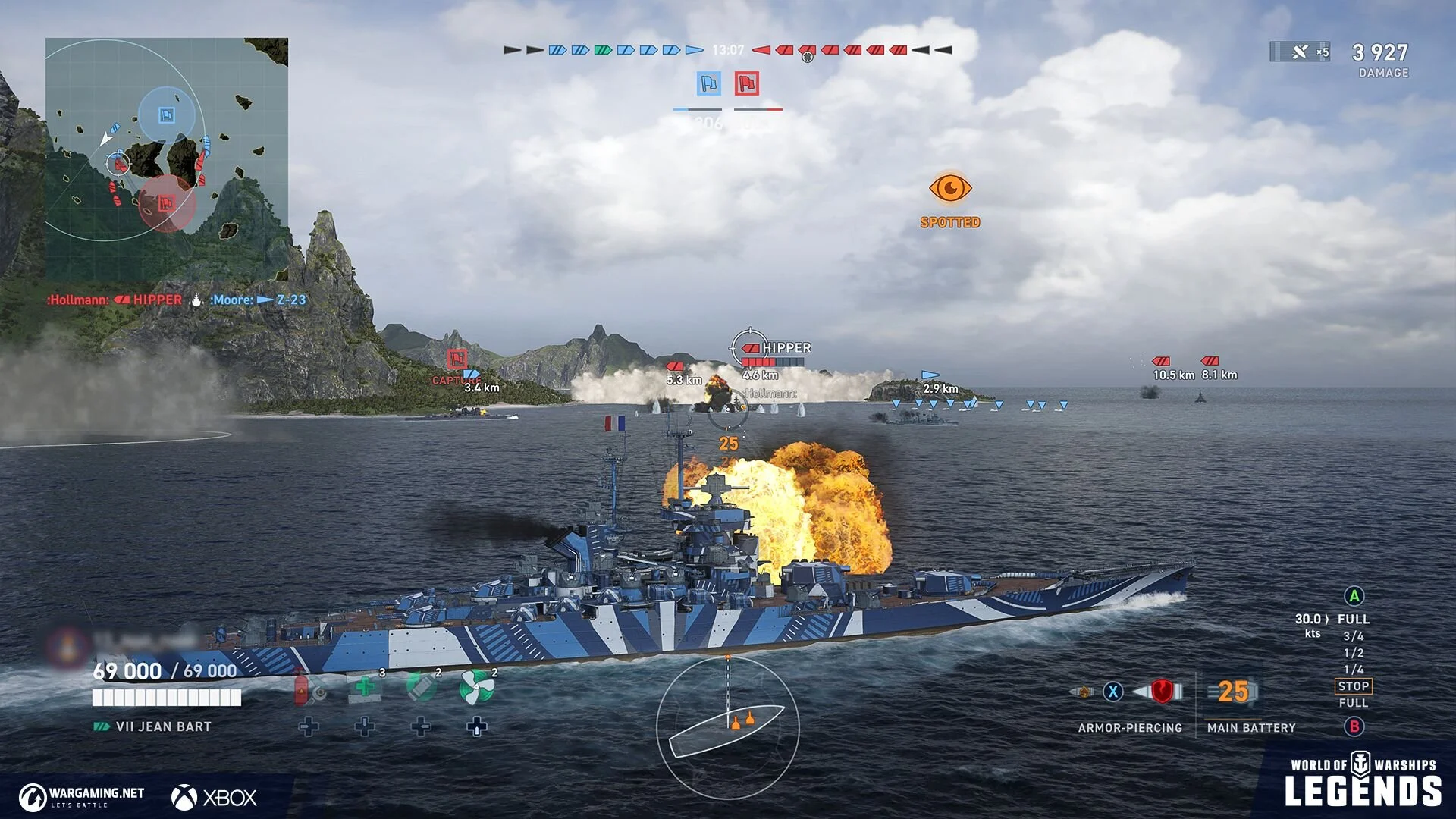Select the blue team capture flag icon
This screenshot has height=819, width=1456.
709,83
